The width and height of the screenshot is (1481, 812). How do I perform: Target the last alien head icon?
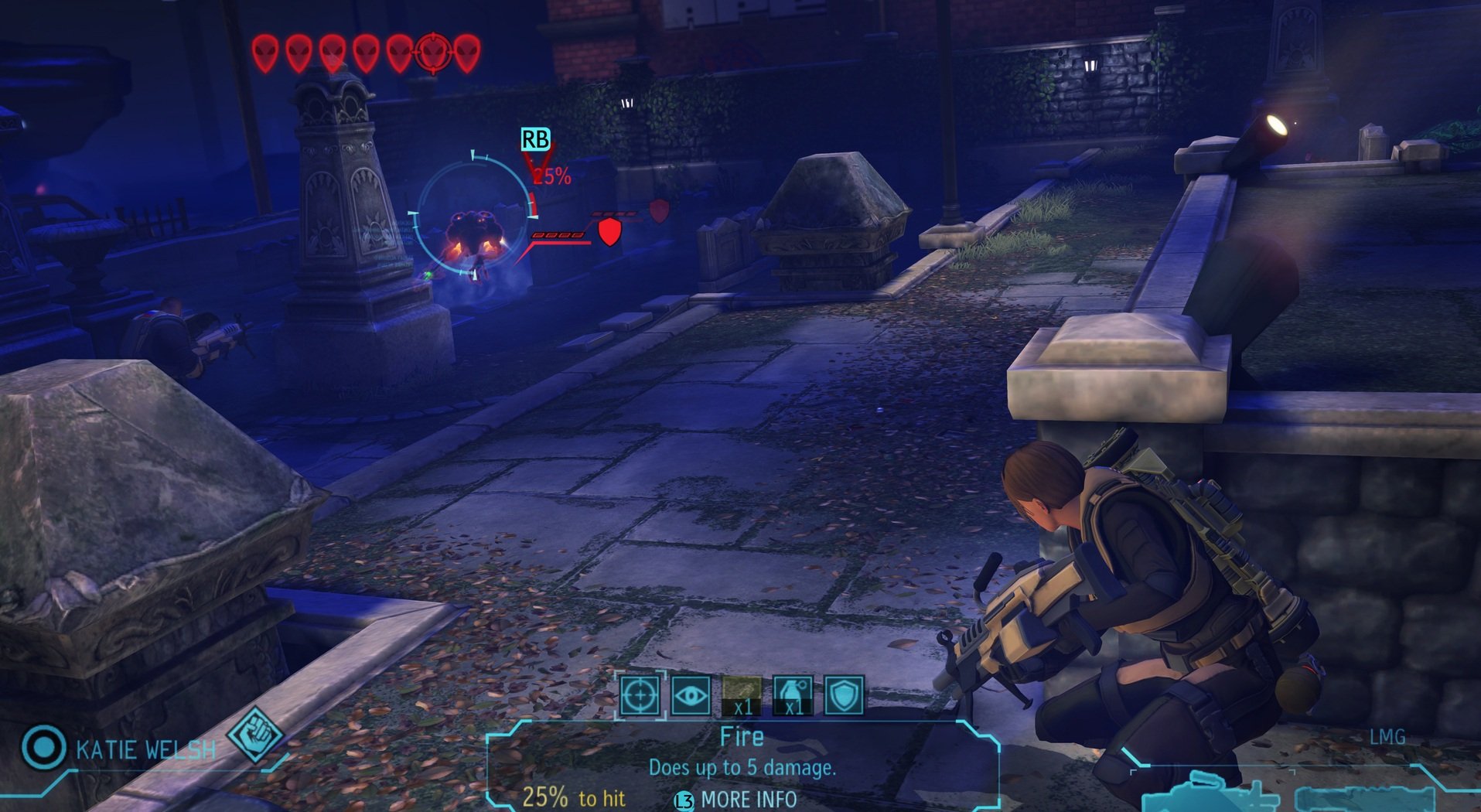click(466, 53)
